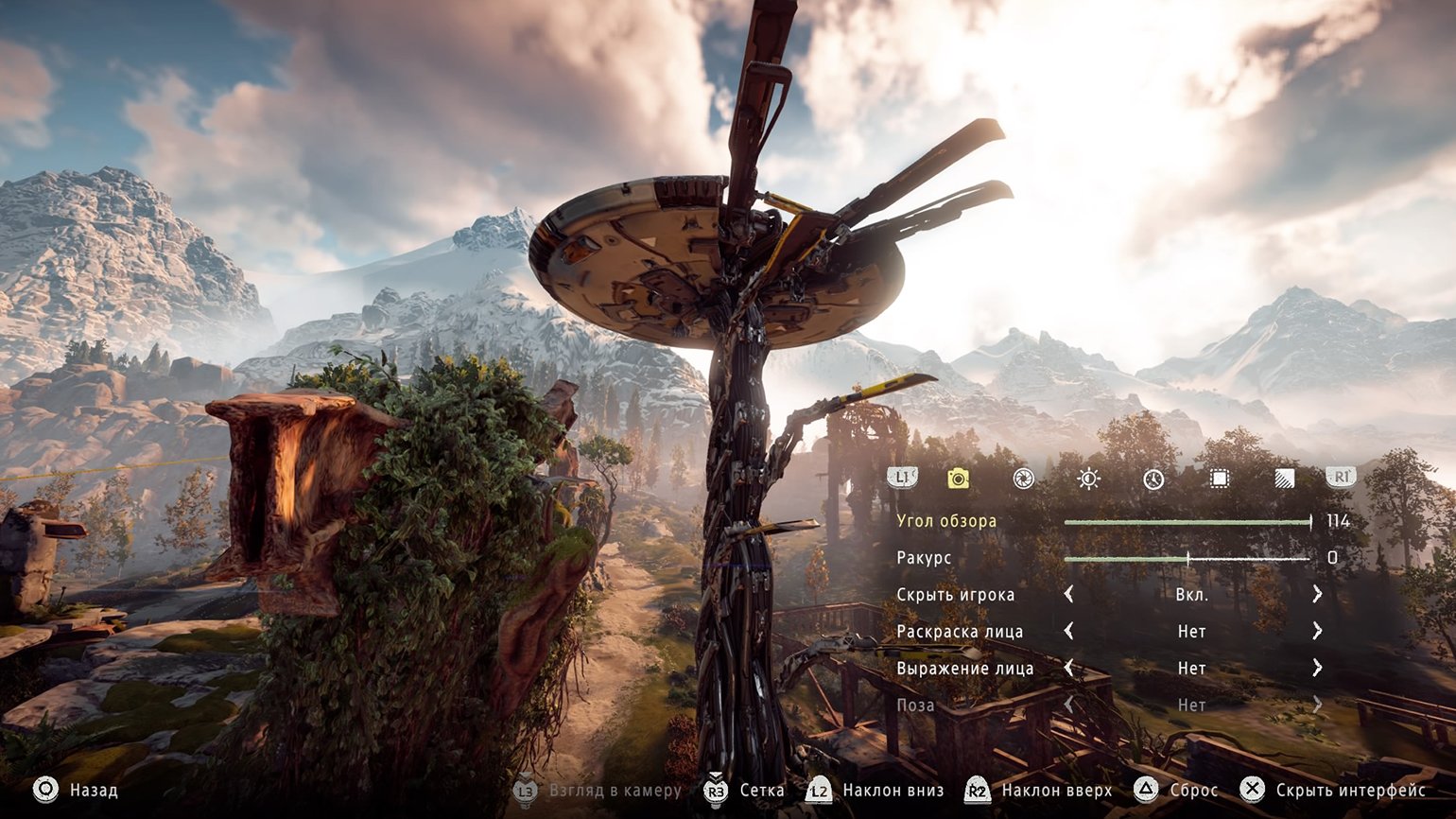Click right arrow for Скрыть игрока
The height and width of the screenshot is (819, 1456).
[x=1317, y=595]
